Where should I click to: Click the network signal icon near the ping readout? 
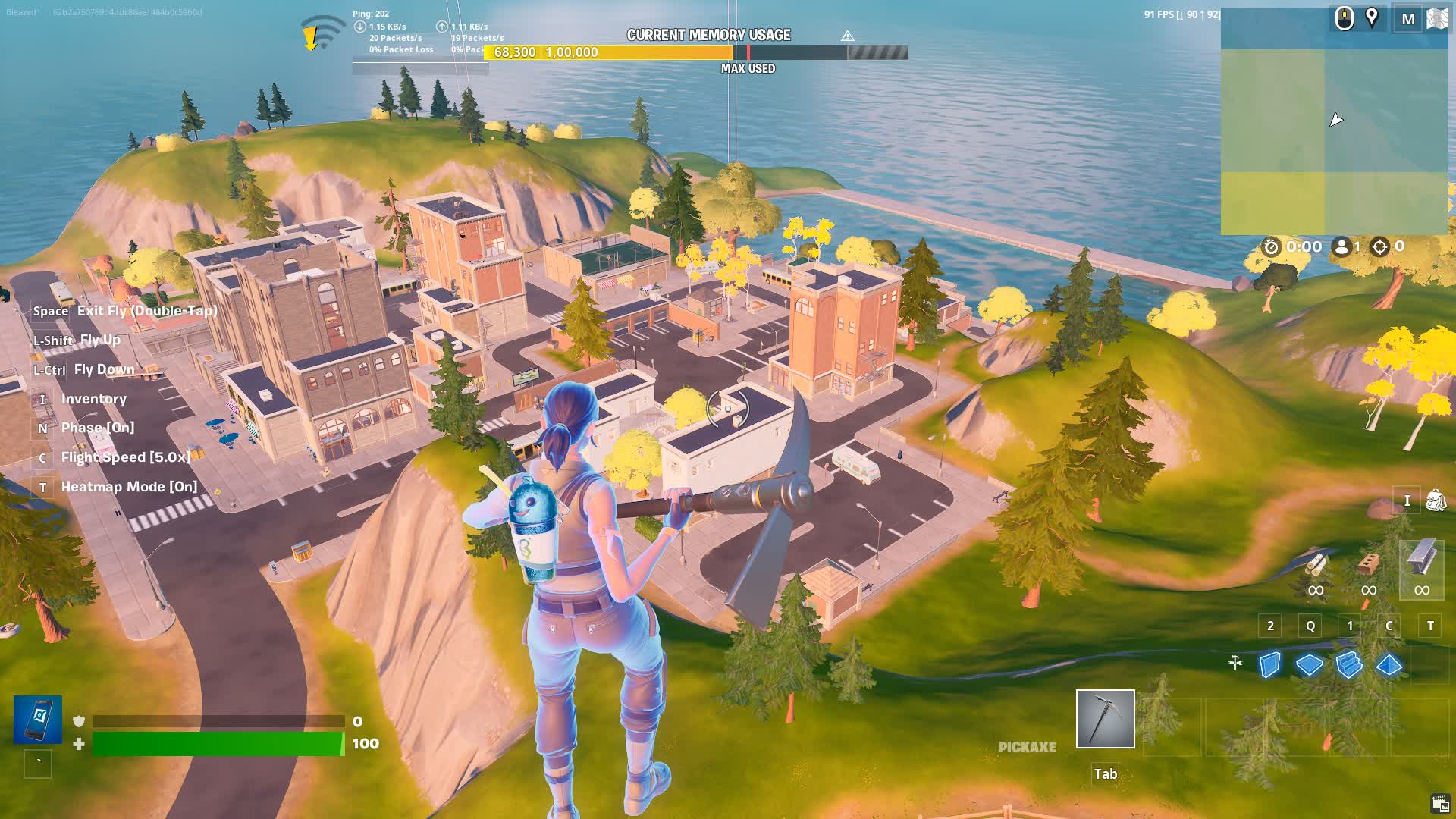(x=318, y=30)
